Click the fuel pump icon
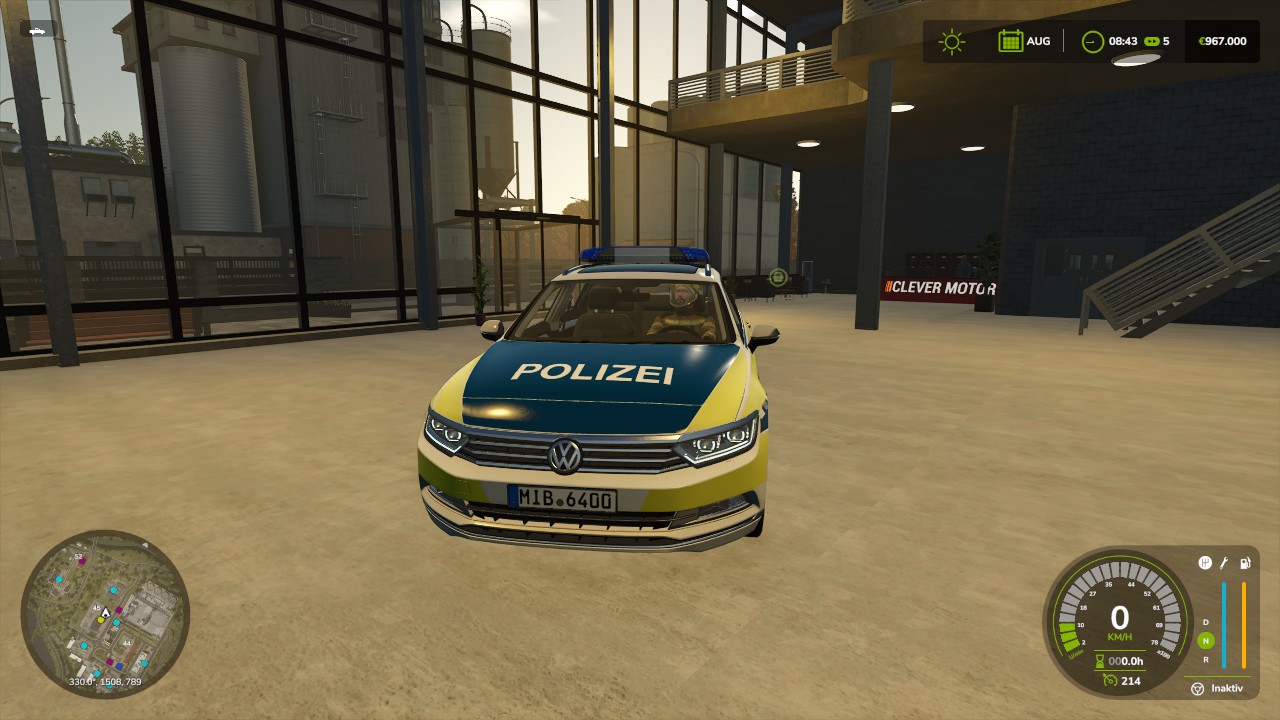The height and width of the screenshot is (720, 1280). [1245, 563]
